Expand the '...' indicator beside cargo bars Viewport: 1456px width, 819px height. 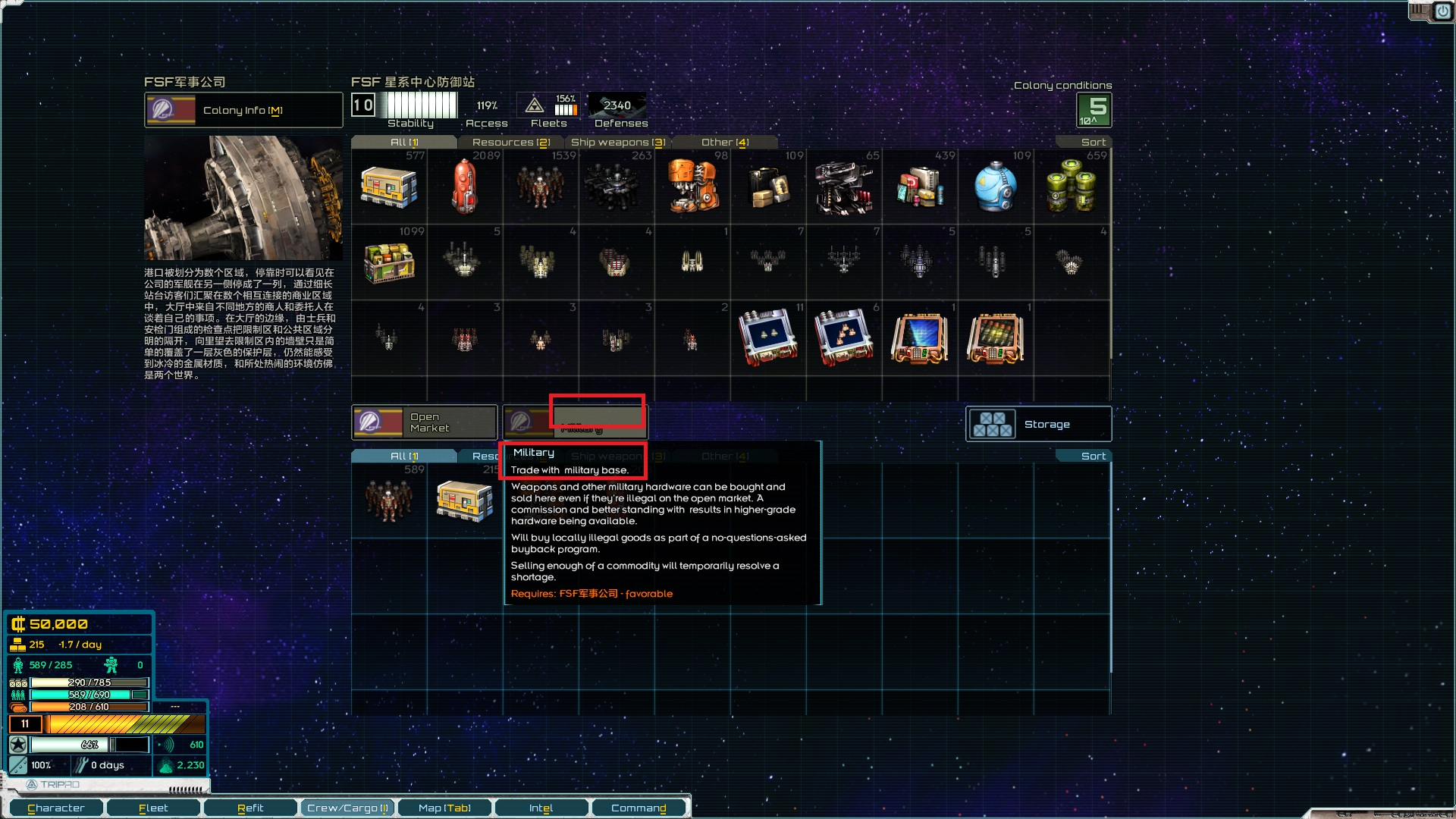[x=177, y=706]
